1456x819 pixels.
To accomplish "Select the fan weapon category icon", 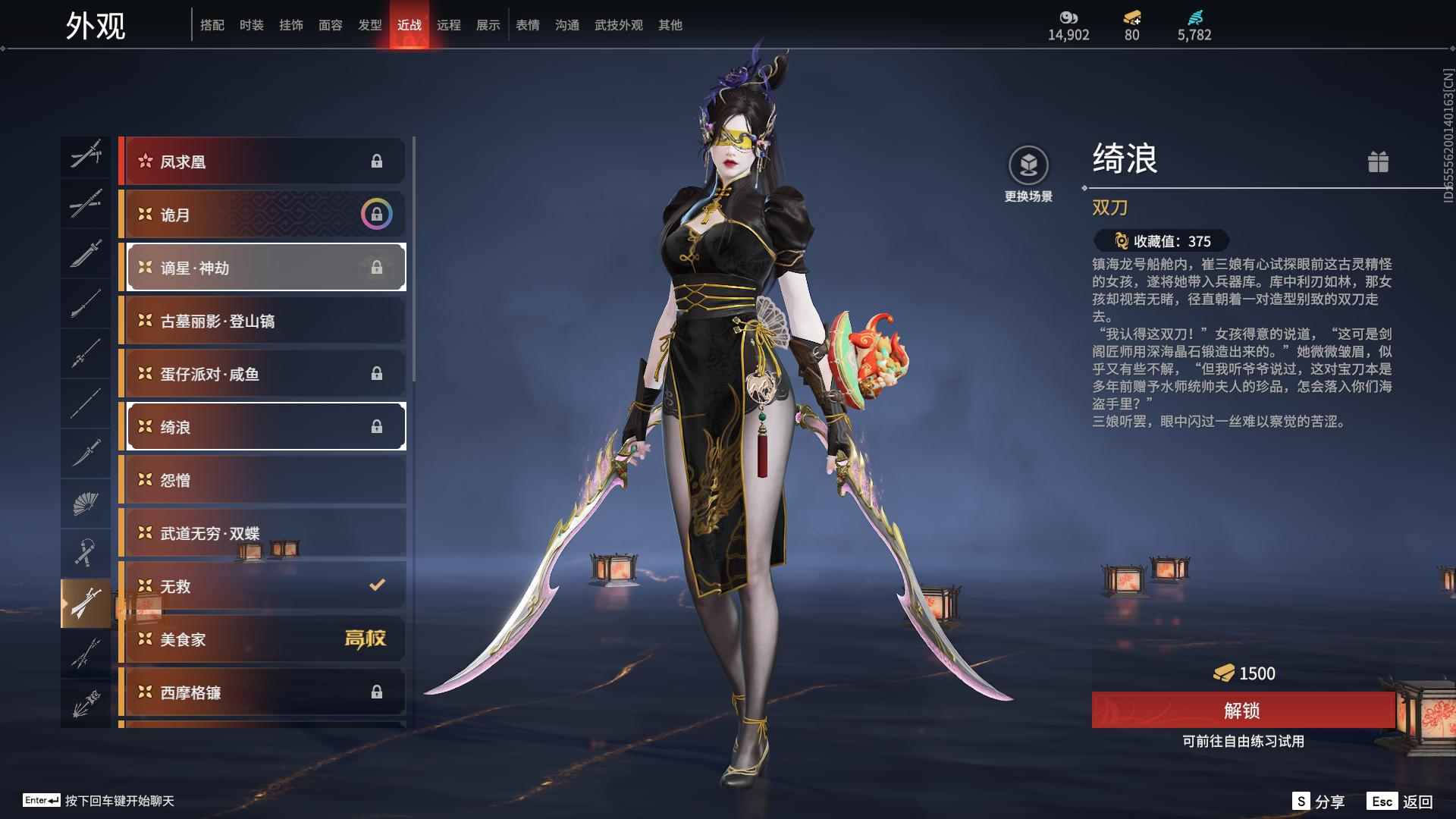I will tap(86, 503).
